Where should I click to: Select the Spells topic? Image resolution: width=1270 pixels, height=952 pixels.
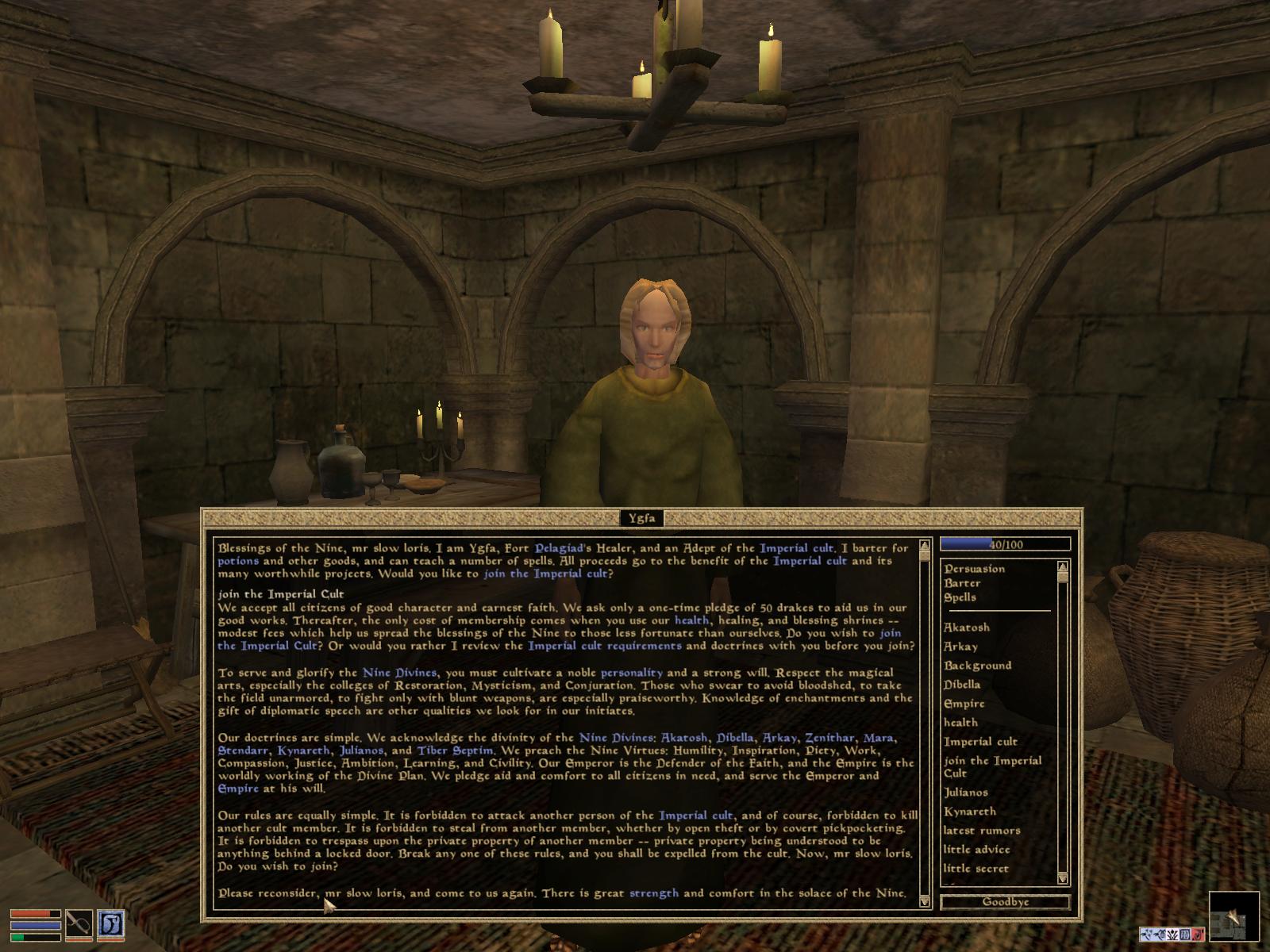[959, 597]
